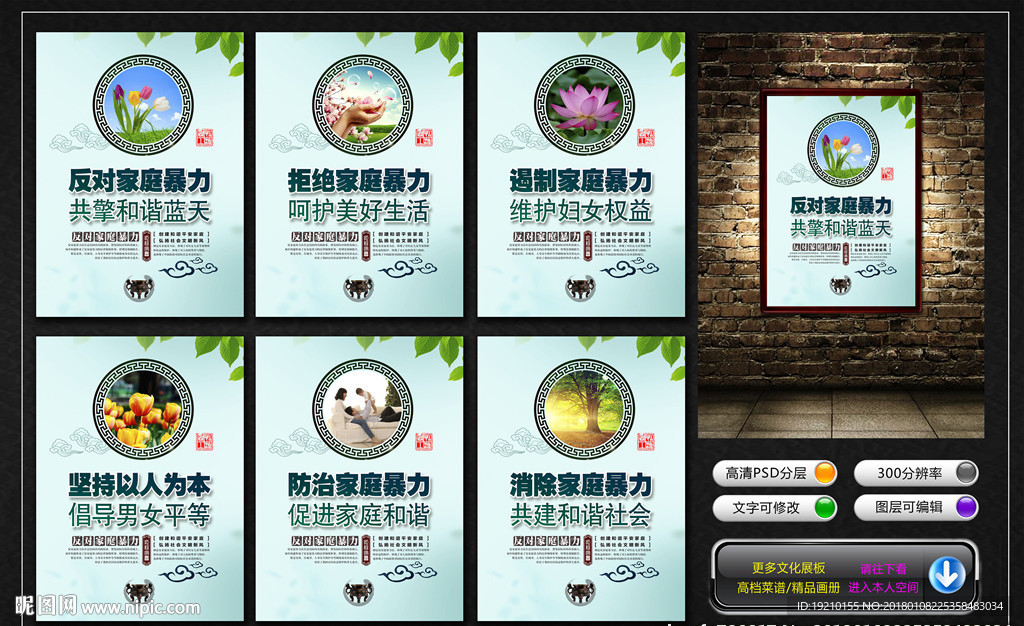1024x626 pixels.
Task: Visit the www.nipic.com watermark link
Action: (x=140, y=607)
